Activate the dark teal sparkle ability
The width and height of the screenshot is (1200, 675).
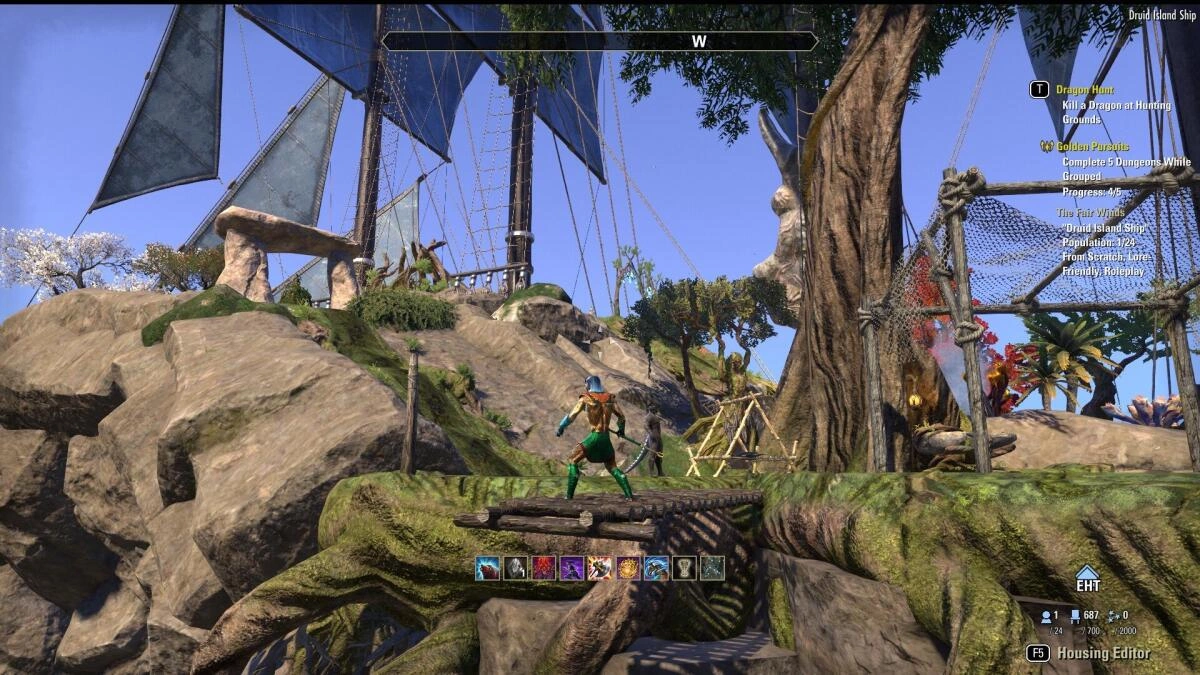click(x=712, y=568)
